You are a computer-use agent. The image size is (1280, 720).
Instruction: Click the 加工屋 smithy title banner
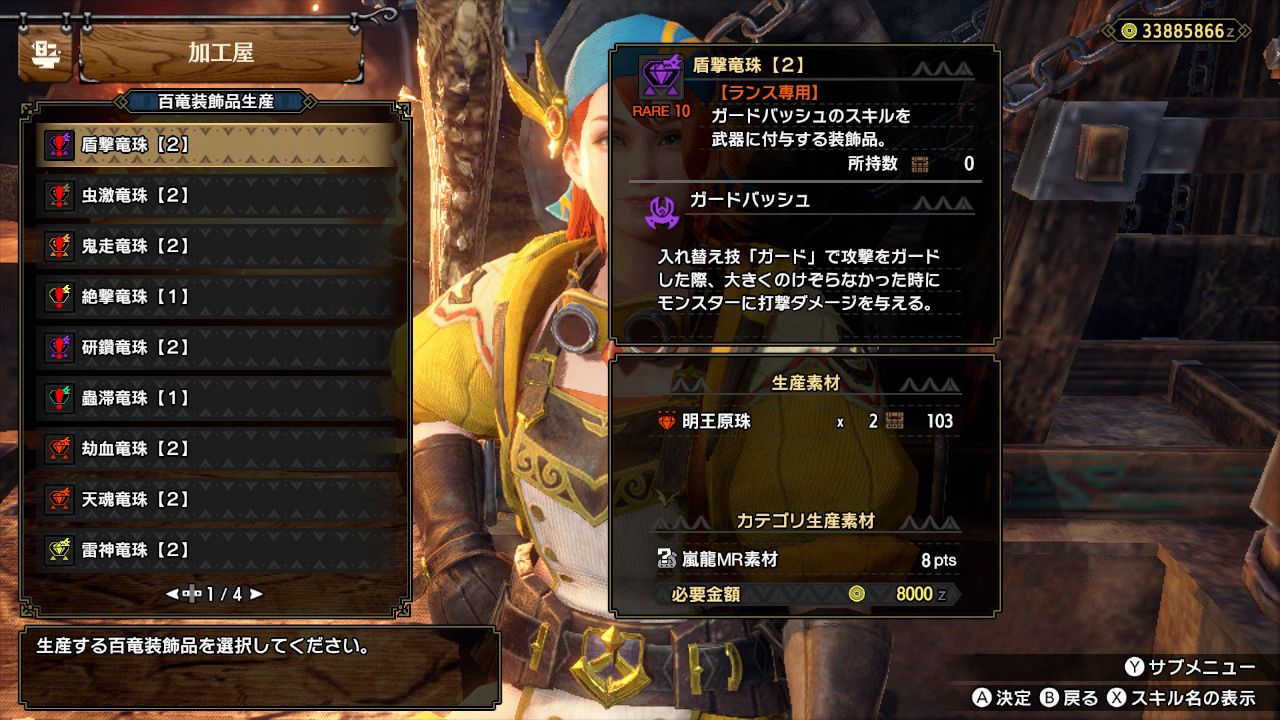pyautogui.click(x=220, y=52)
